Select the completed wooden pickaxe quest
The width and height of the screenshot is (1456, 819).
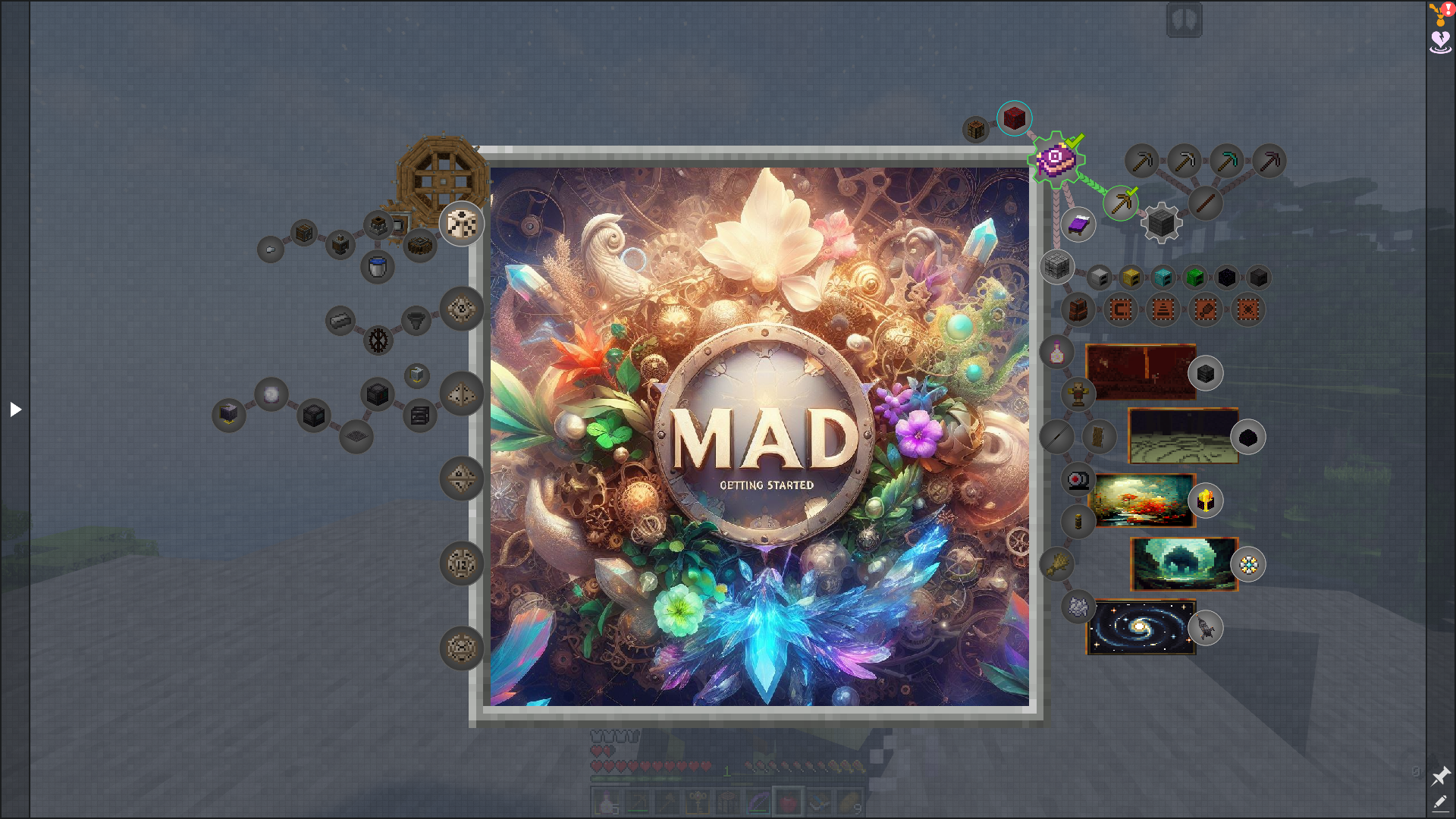point(1120,202)
